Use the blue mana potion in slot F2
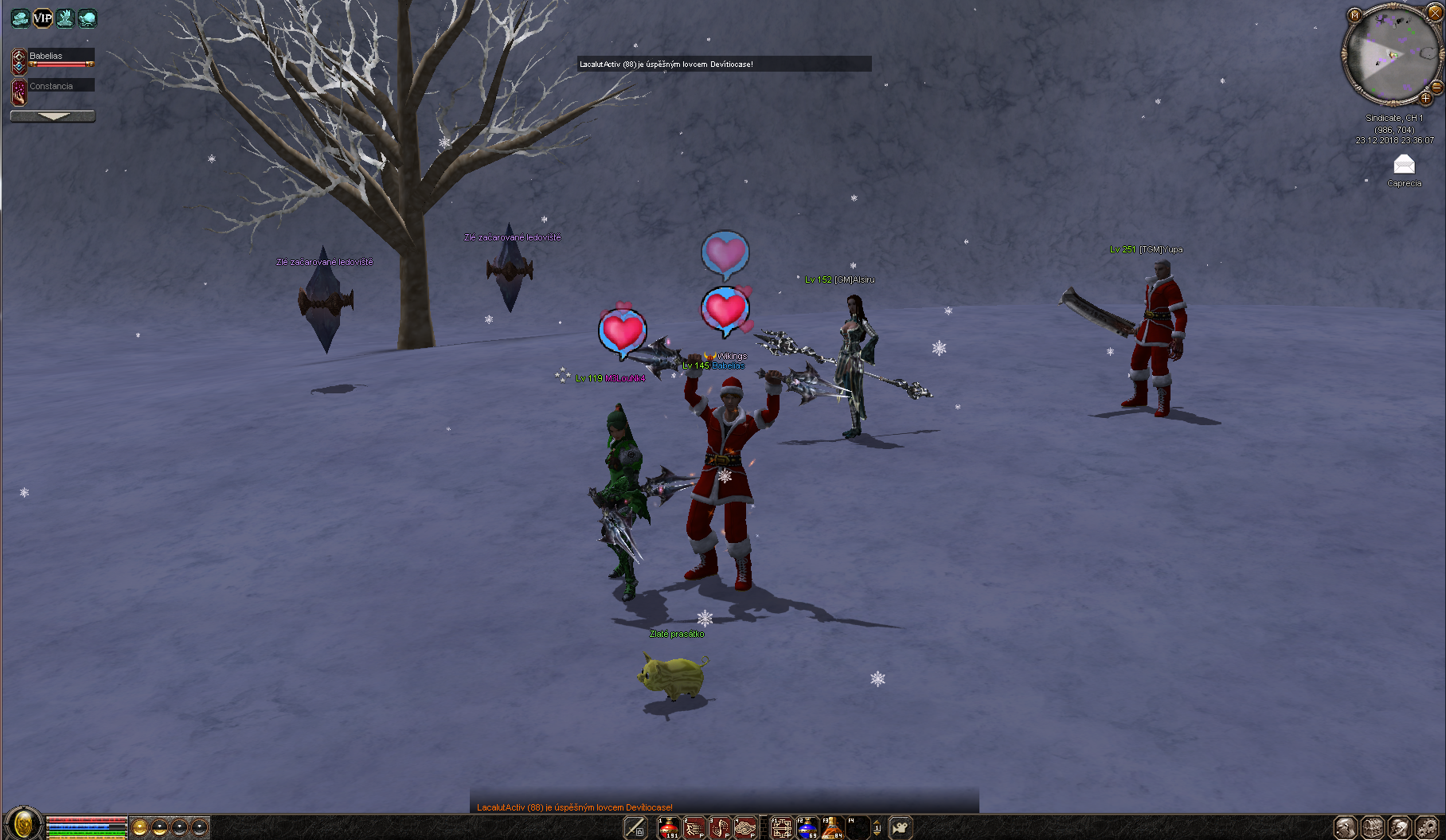The width and height of the screenshot is (1446, 840). click(807, 828)
